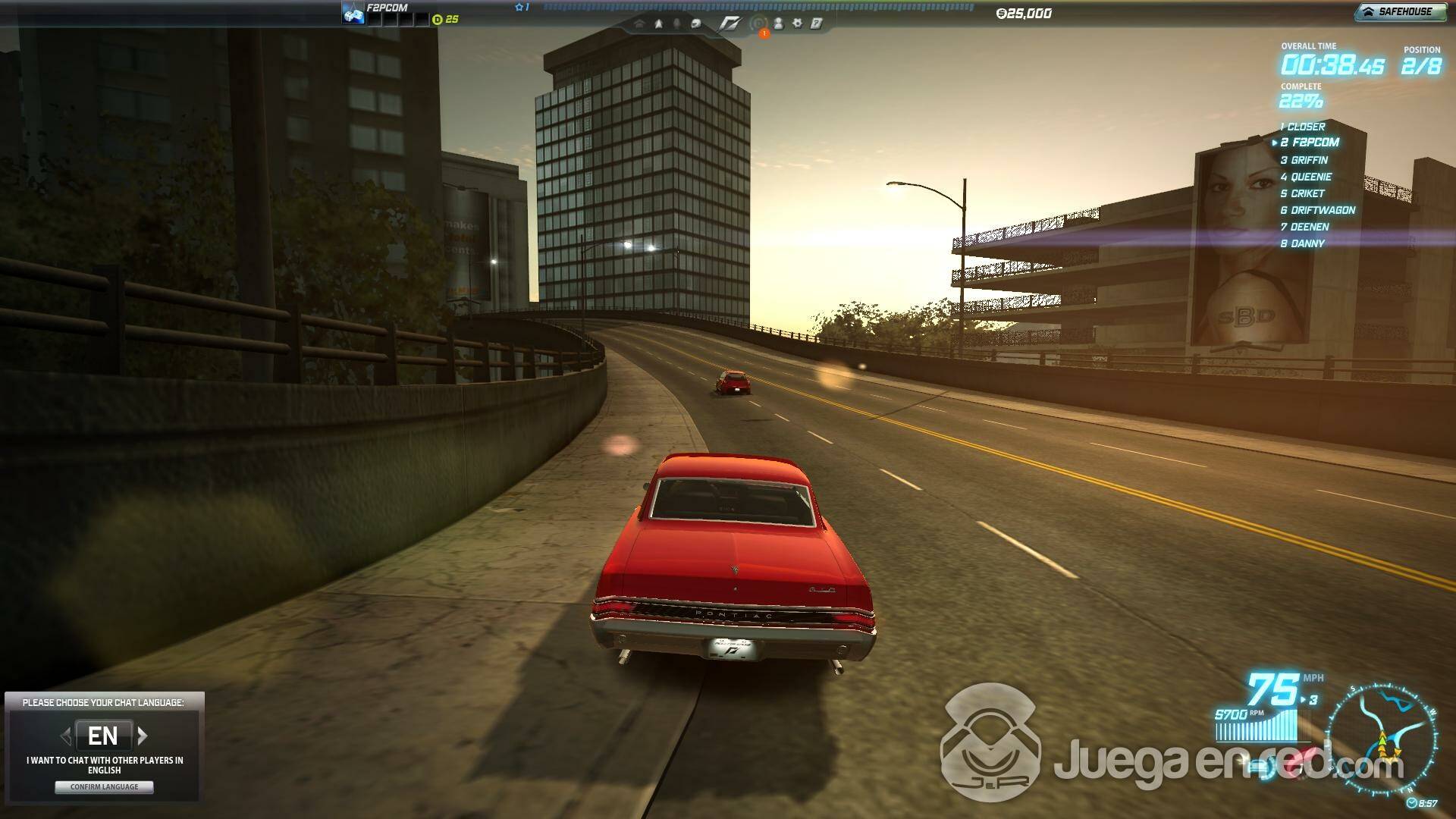Switch to the next chat language
Viewport: 1456px width, 819px height.
[143, 736]
